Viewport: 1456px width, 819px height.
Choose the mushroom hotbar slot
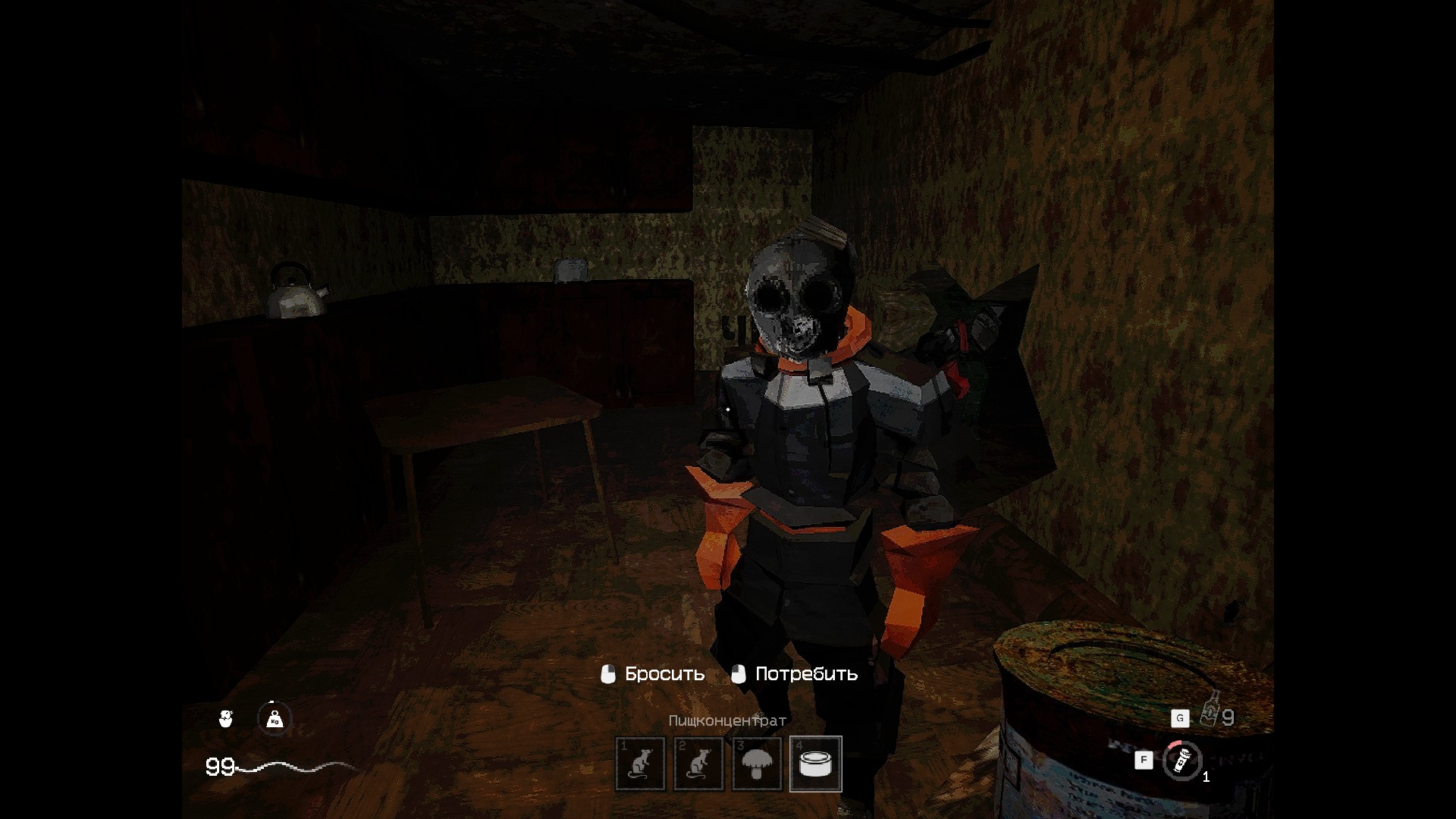757,764
